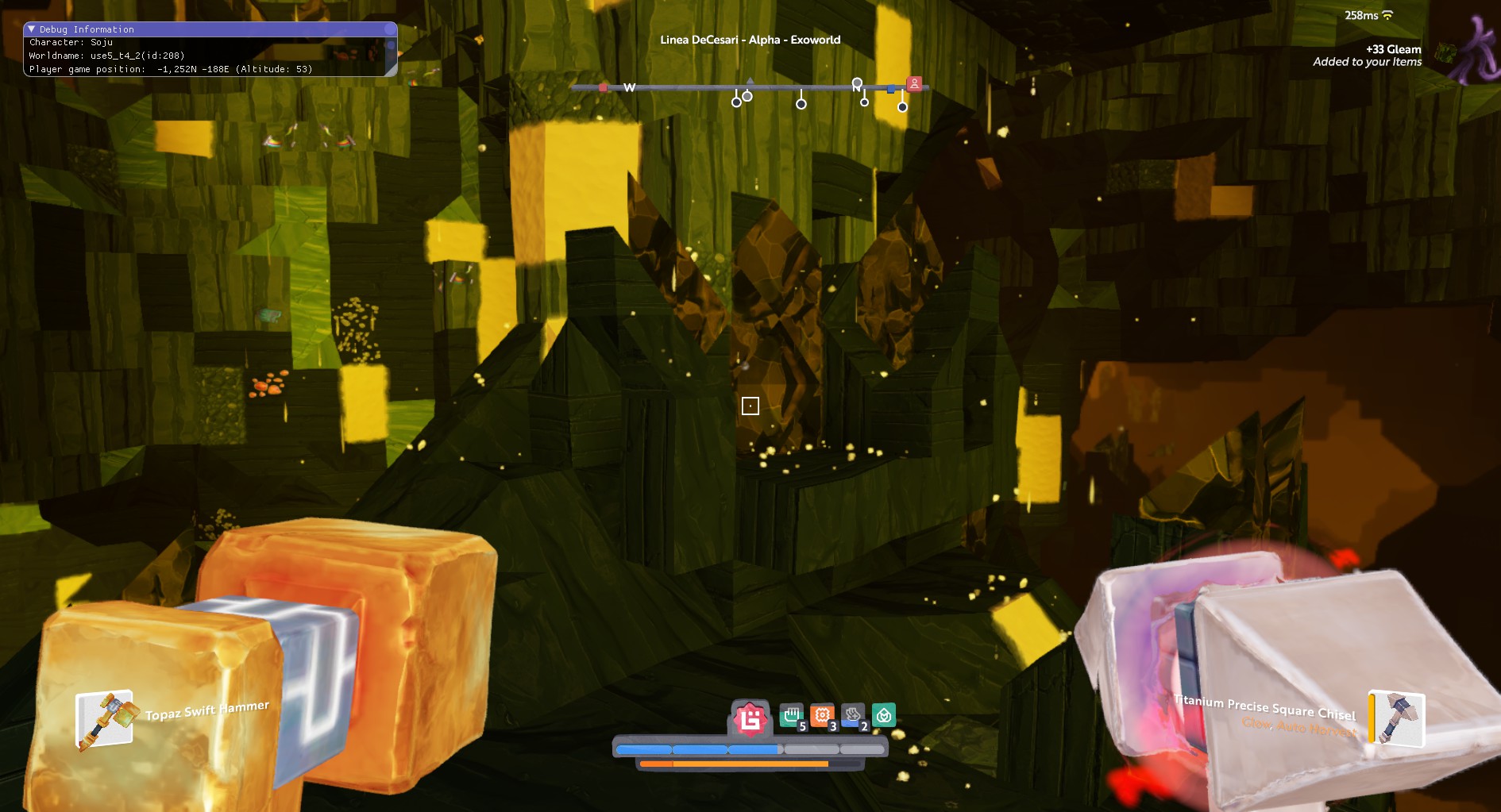Click the blue square compass marker
The image size is (1501, 812).
(x=891, y=89)
